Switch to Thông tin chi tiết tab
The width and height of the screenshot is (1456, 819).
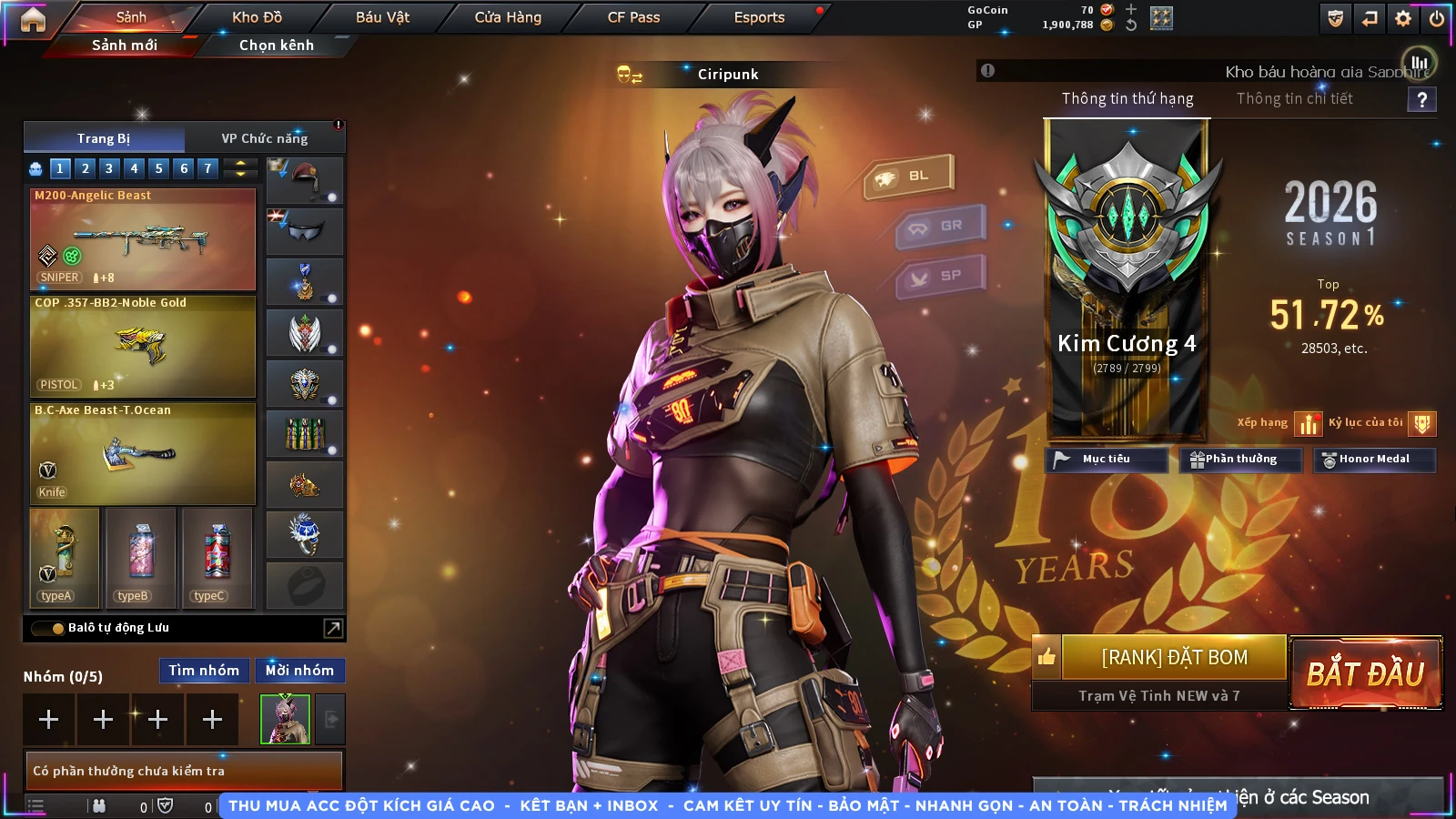click(1294, 98)
